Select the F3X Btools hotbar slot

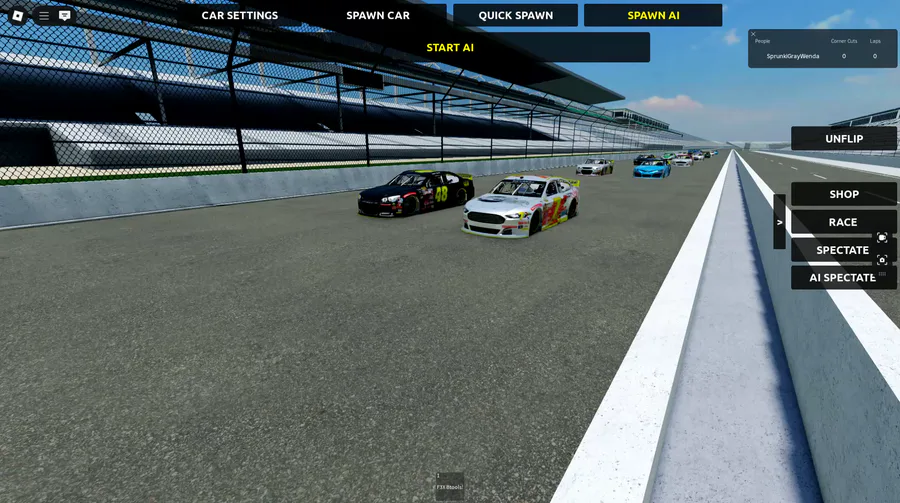pos(450,486)
